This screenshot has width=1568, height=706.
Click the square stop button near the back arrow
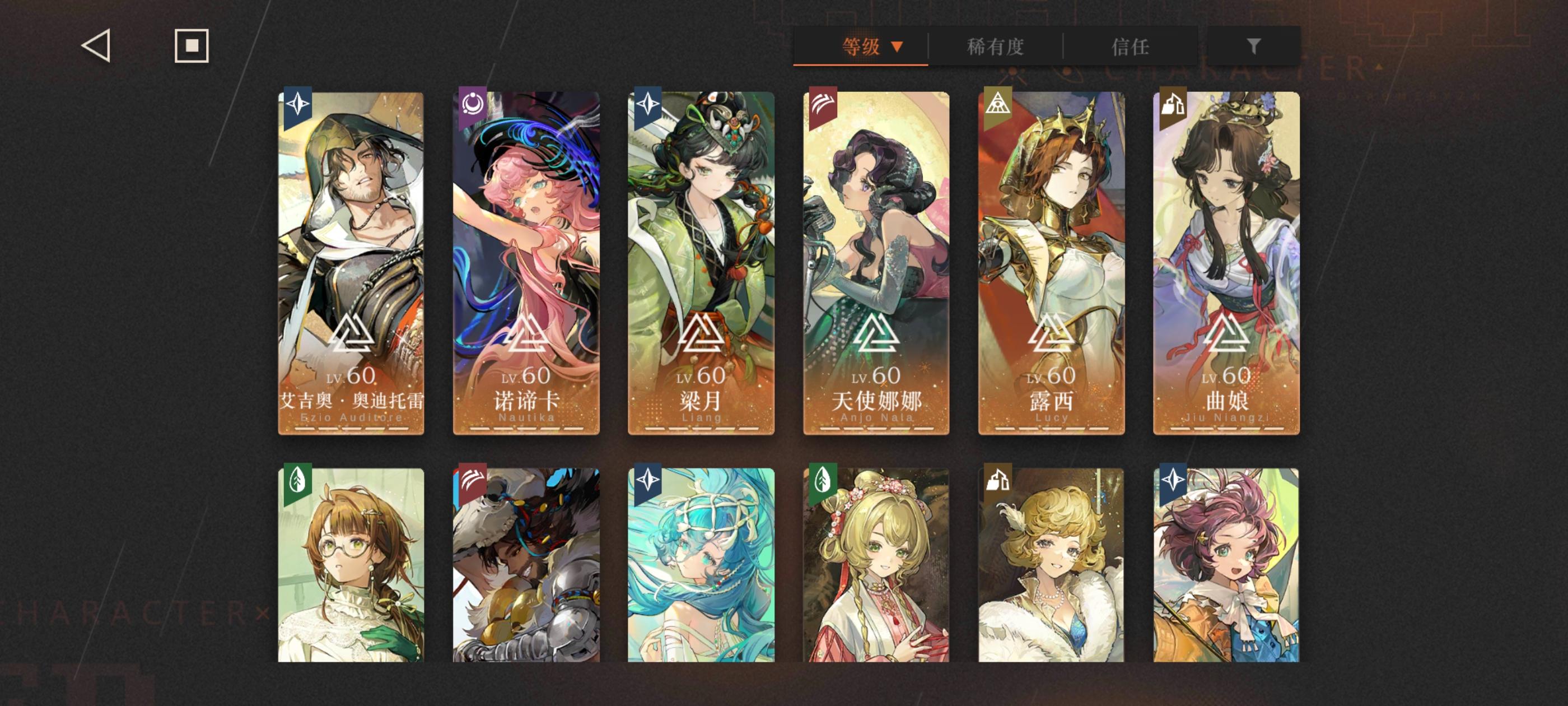pos(192,45)
